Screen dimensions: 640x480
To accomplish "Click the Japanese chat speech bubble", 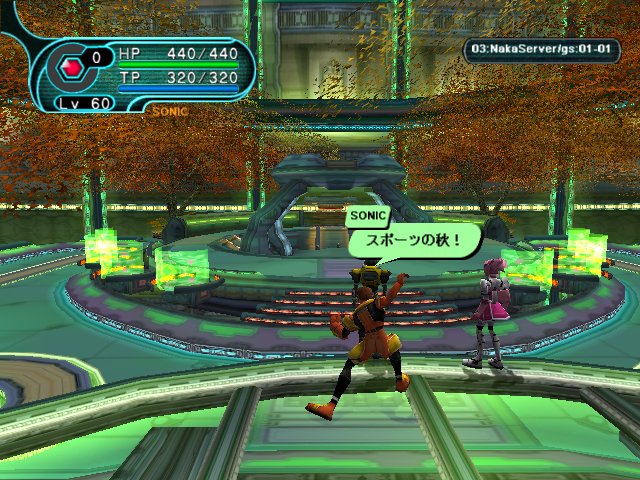I will [414, 241].
